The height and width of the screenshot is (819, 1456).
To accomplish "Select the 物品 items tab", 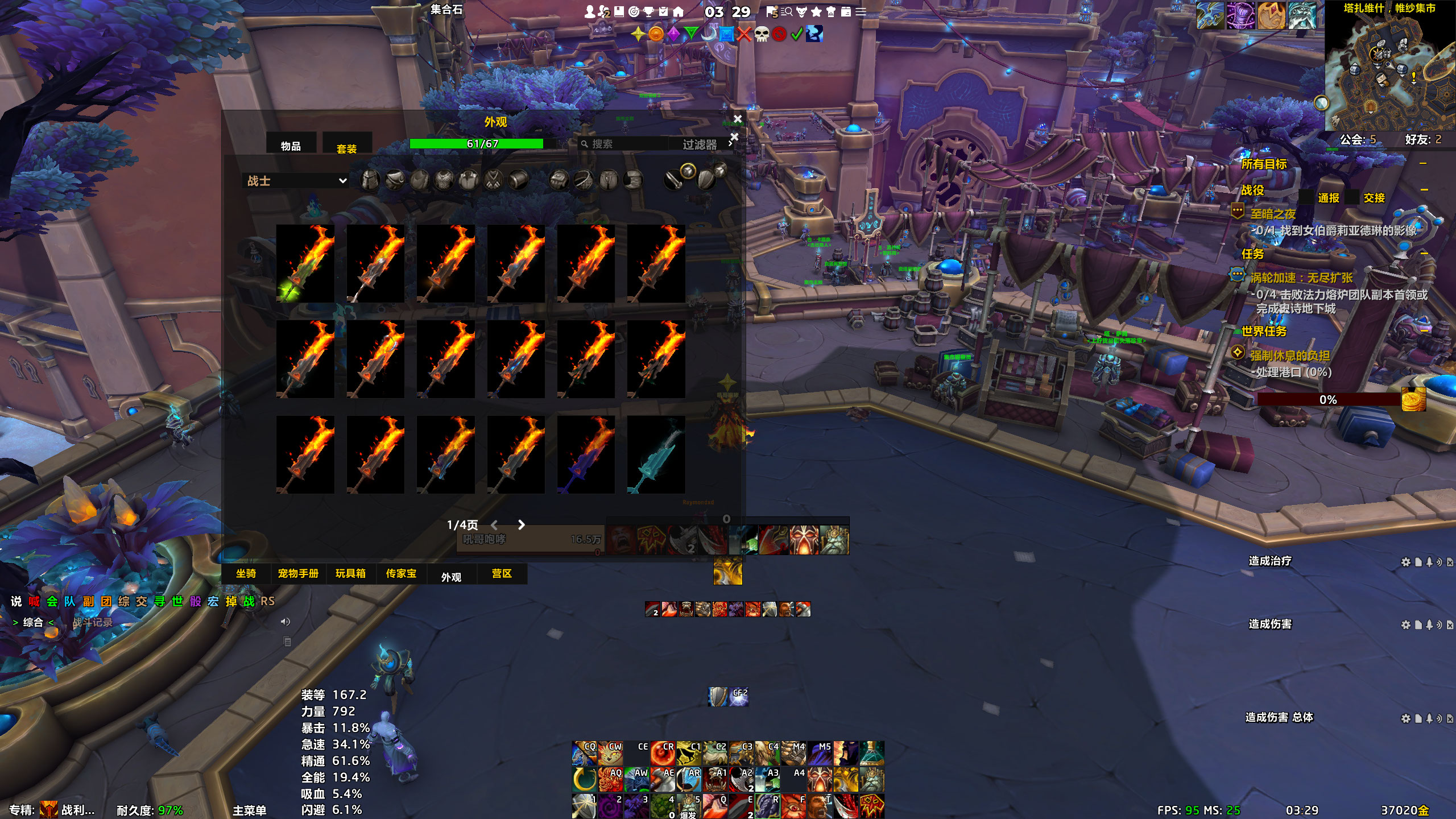I will click(291, 146).
